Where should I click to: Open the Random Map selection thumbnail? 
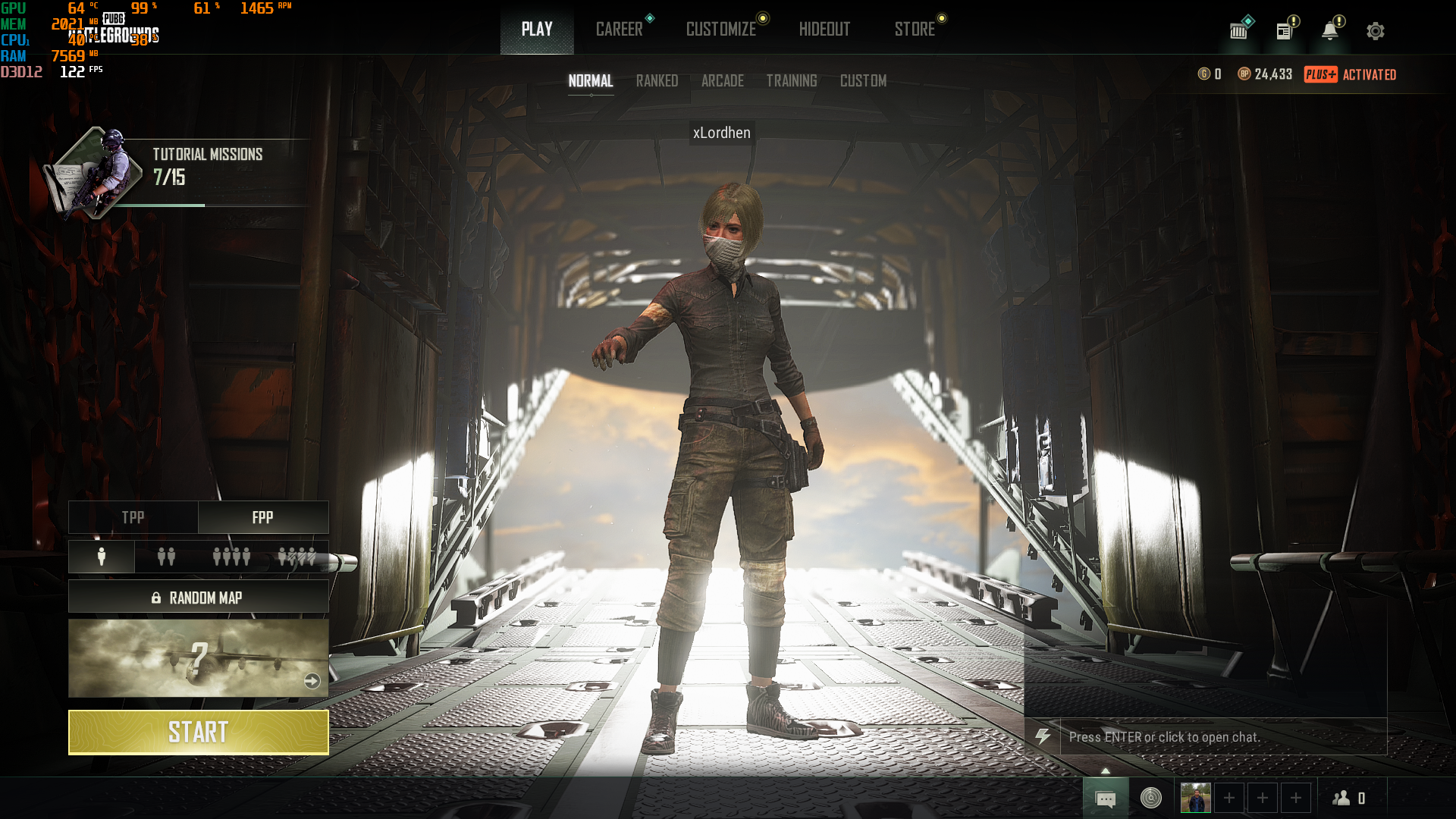pos(198,658)
